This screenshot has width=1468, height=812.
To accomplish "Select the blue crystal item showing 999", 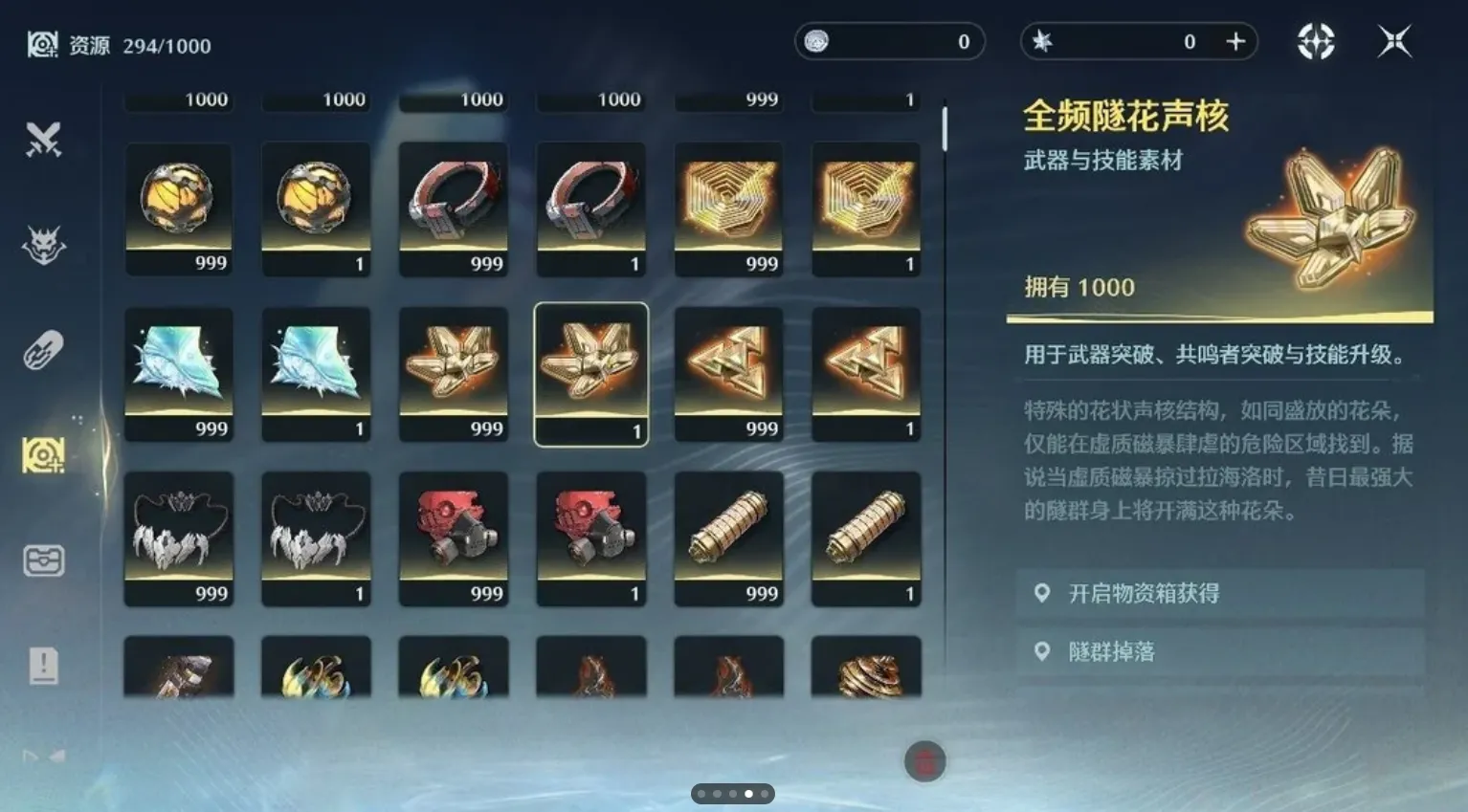I will pyautogui.click(x=179, y=373).
